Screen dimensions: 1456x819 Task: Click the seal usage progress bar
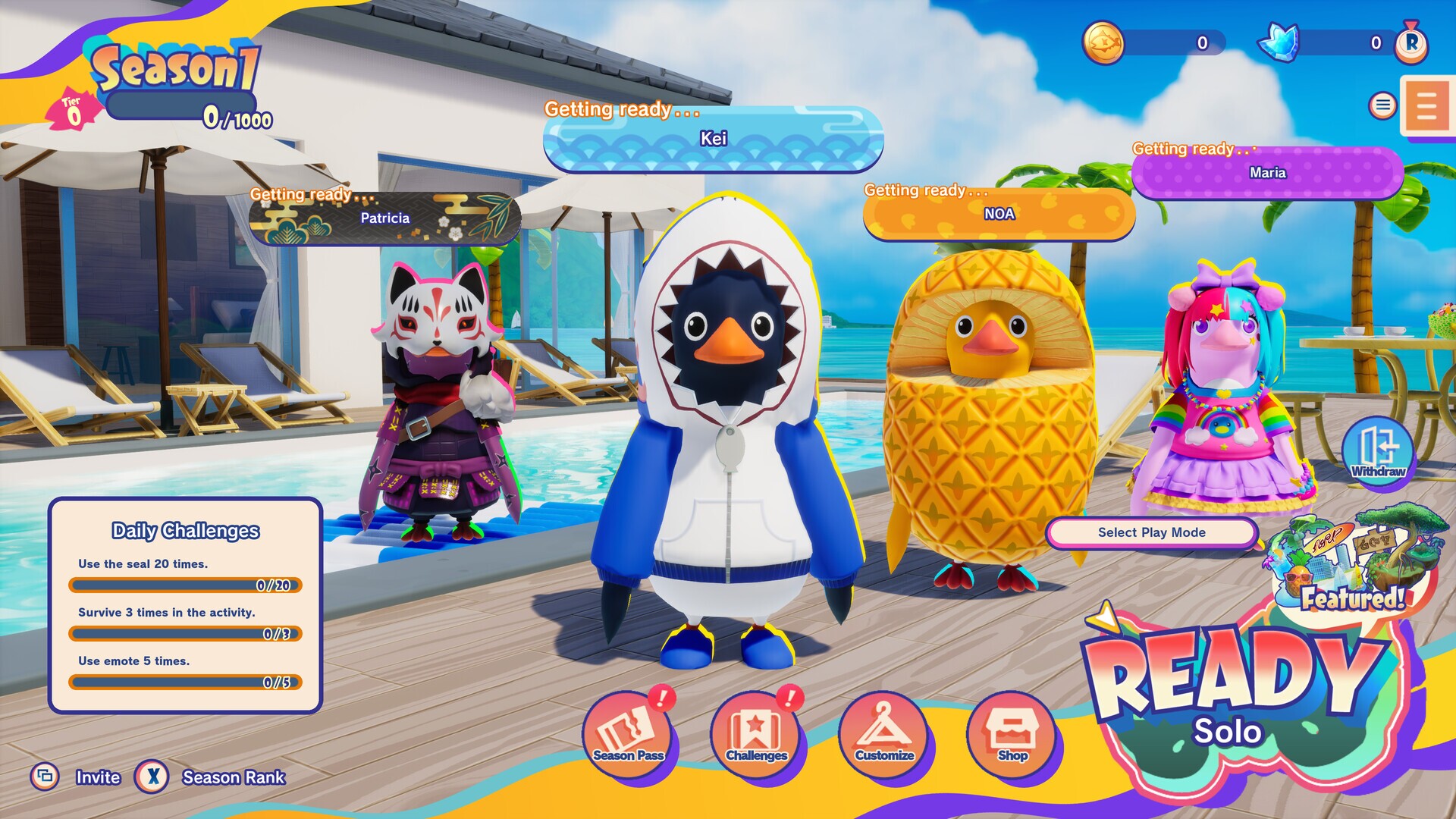184,585
